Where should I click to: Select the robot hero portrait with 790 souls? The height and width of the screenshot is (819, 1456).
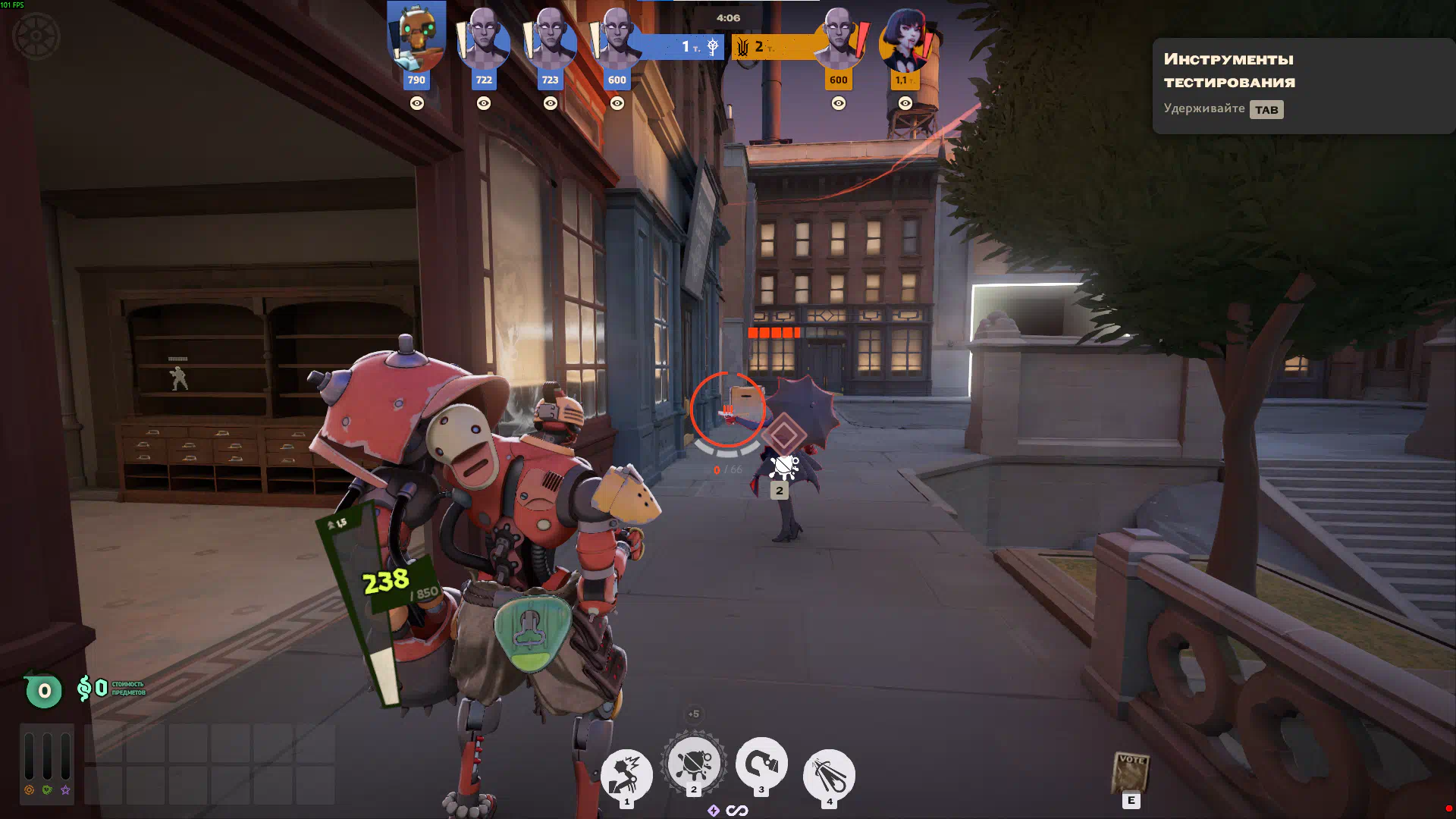(416, 36)
